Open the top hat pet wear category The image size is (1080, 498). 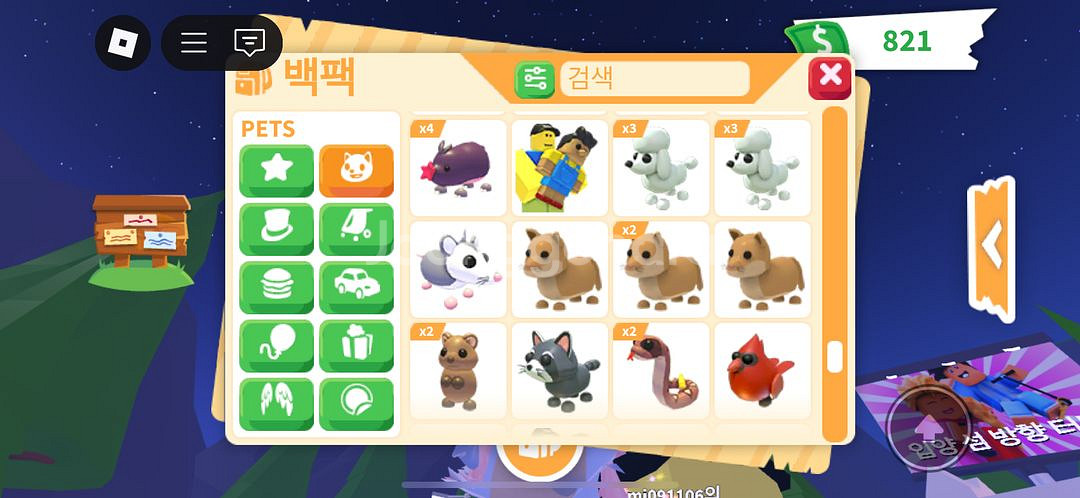276,230
